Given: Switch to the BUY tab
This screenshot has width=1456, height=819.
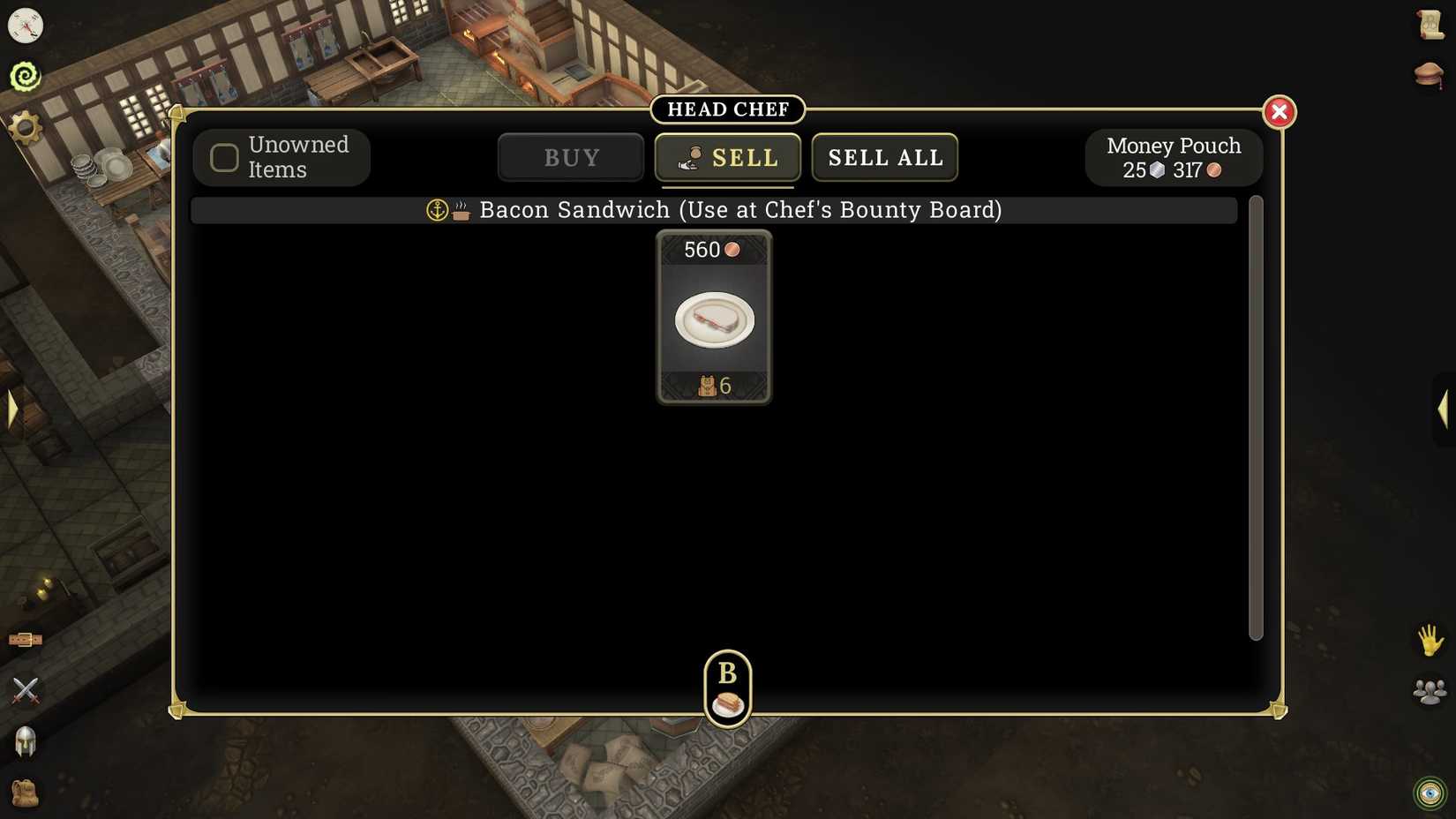Looking at the screenshot, I should click(570, 157).
